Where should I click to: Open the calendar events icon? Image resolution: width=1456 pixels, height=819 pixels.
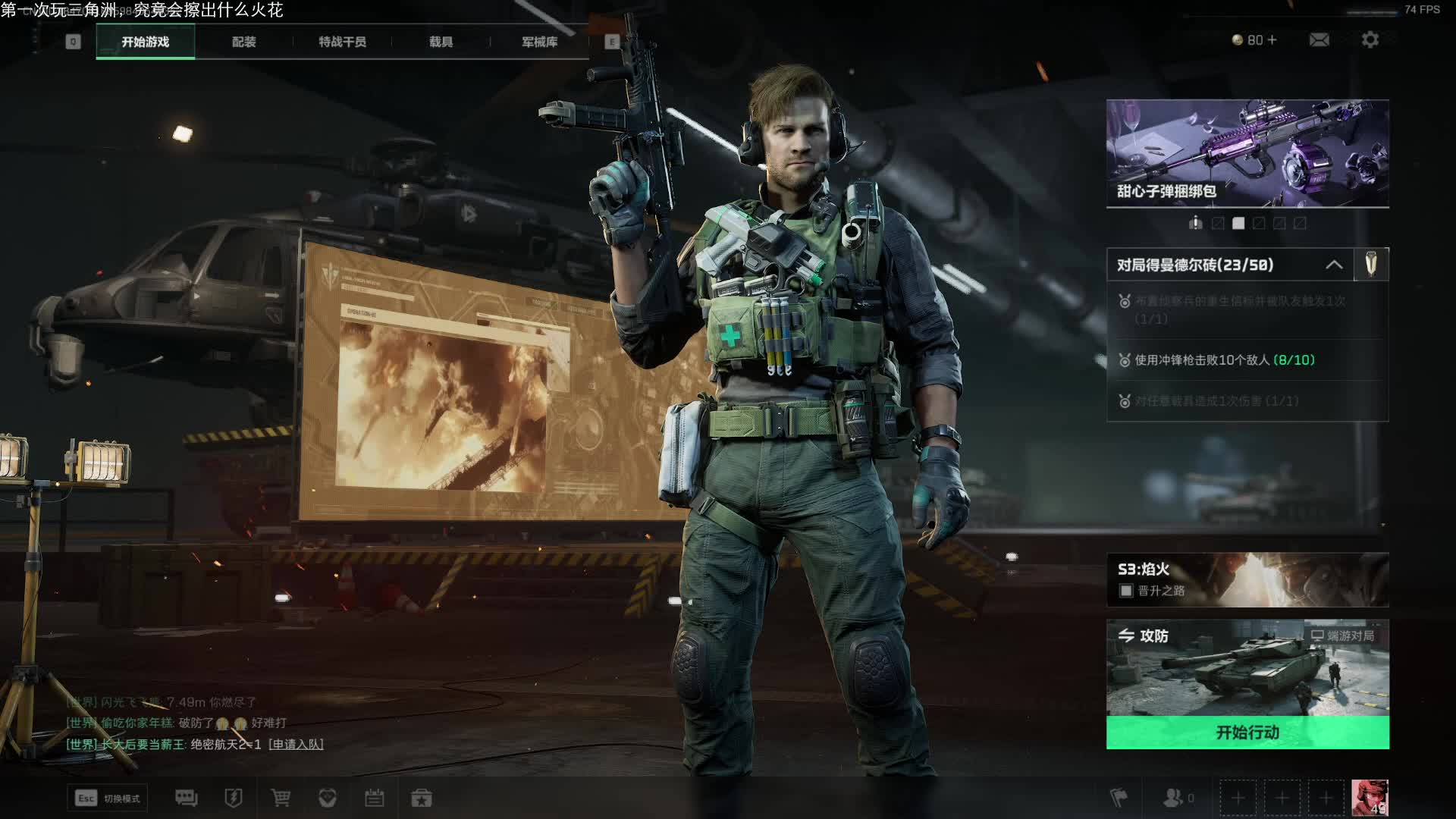pos(375,798)
